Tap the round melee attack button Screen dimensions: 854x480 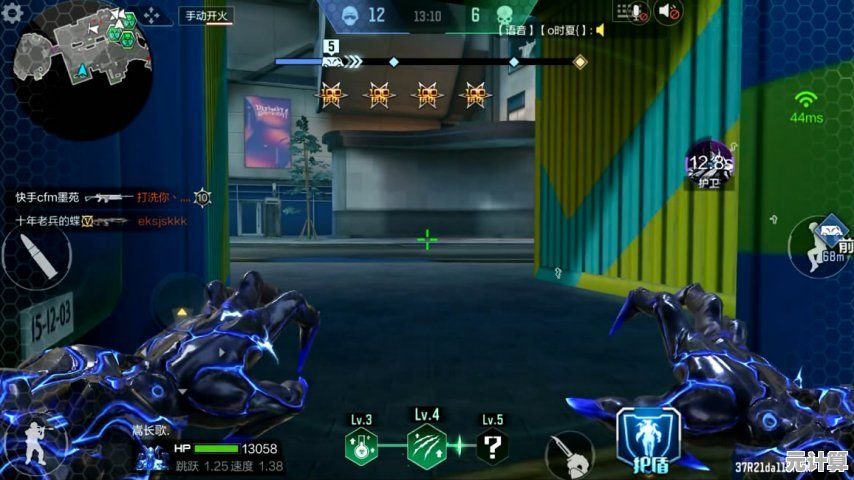click(x=569, y=455)
